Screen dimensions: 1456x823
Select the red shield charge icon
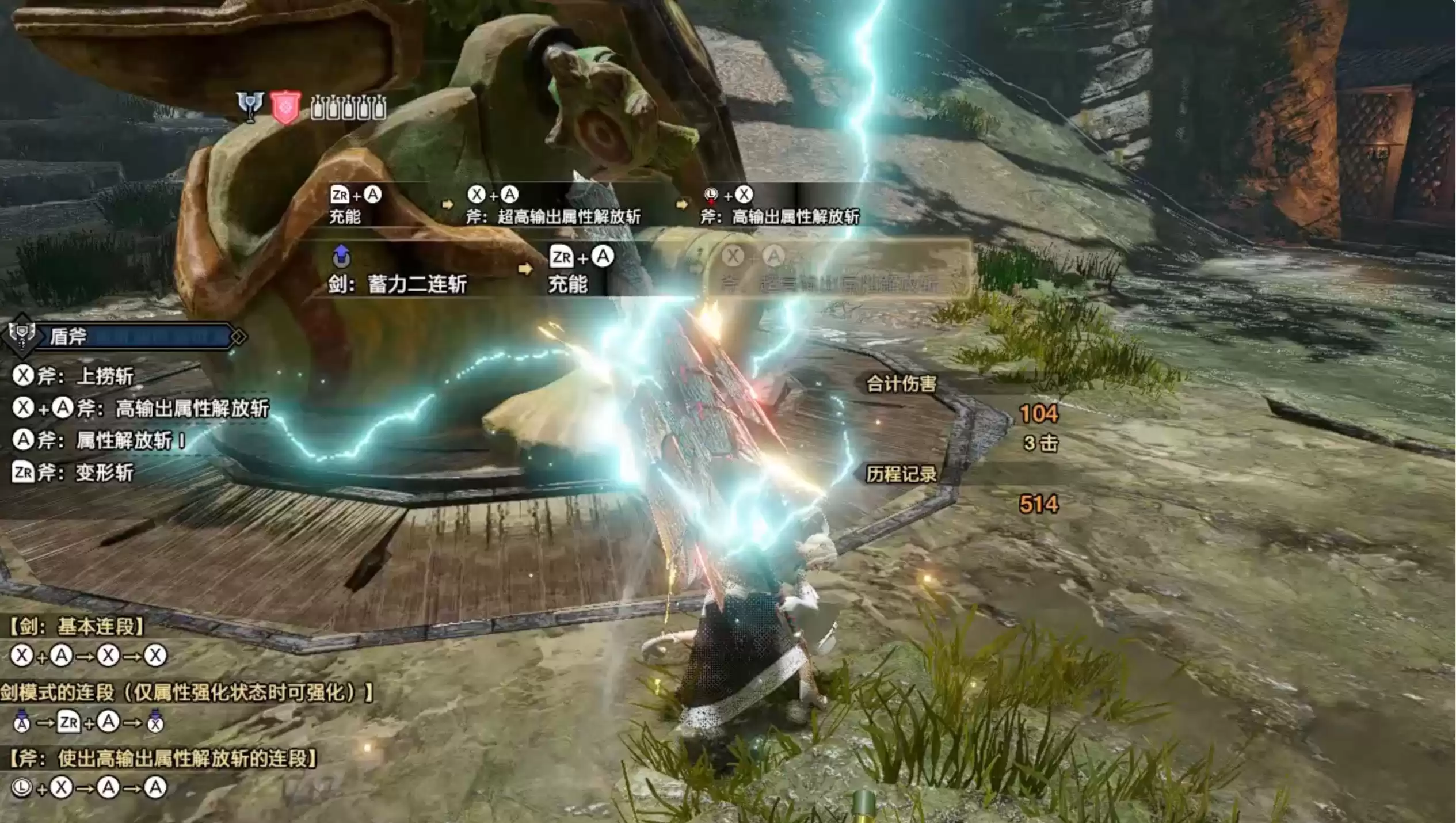point(285,108)
